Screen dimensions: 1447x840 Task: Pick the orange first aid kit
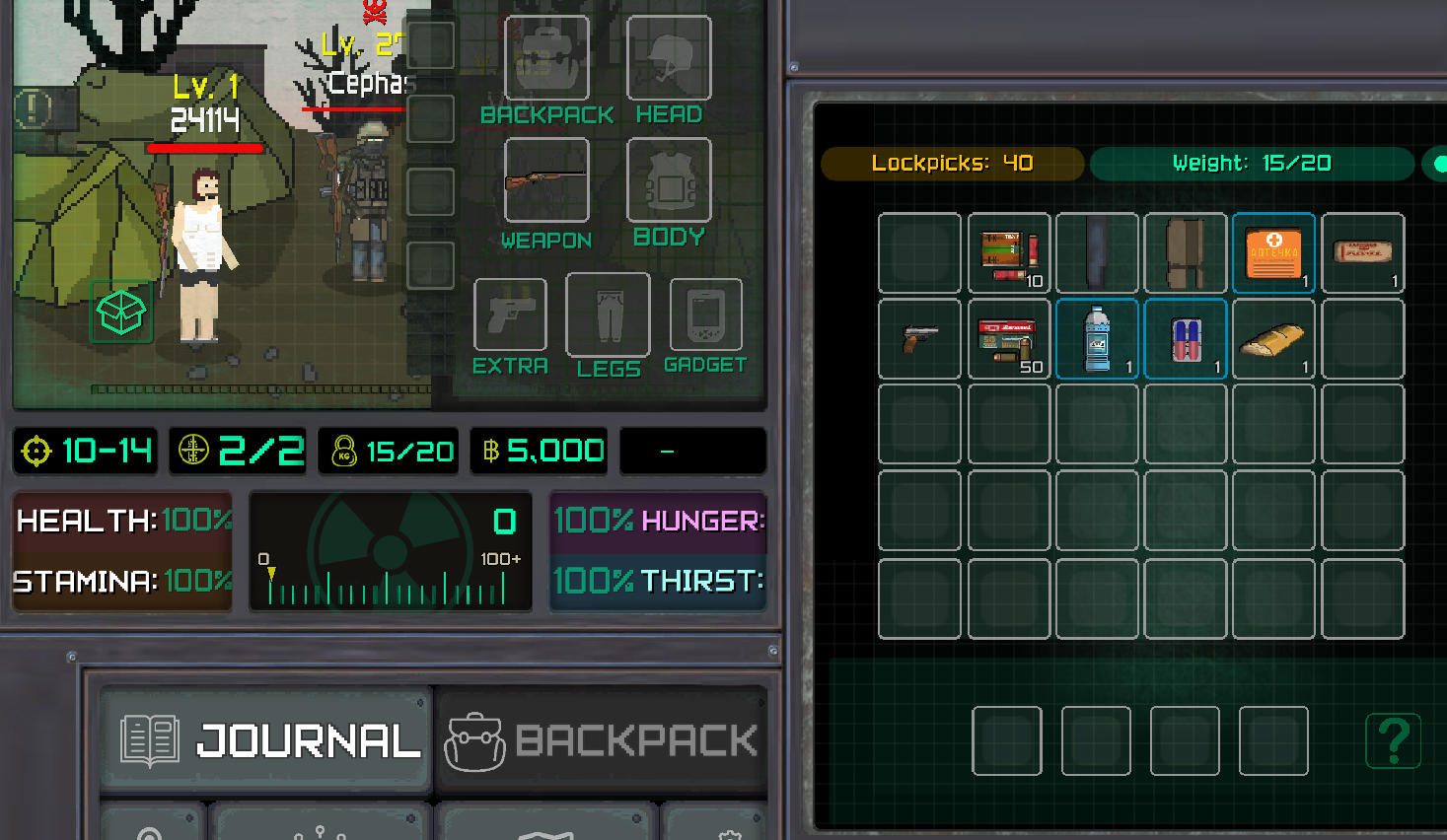coord(1273,254)
